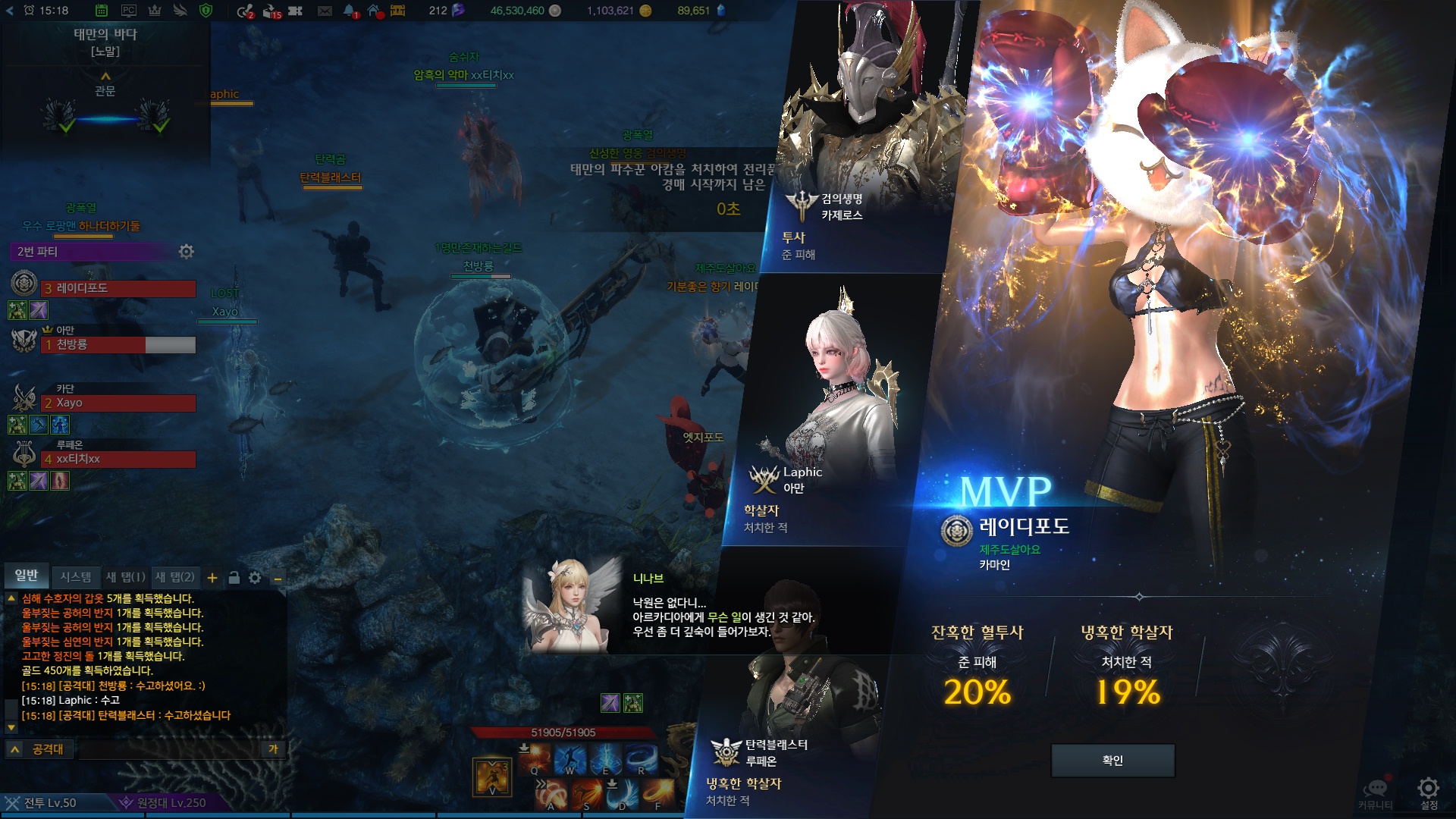Open the 새 탭(2) chat tab

click(175, 577)
